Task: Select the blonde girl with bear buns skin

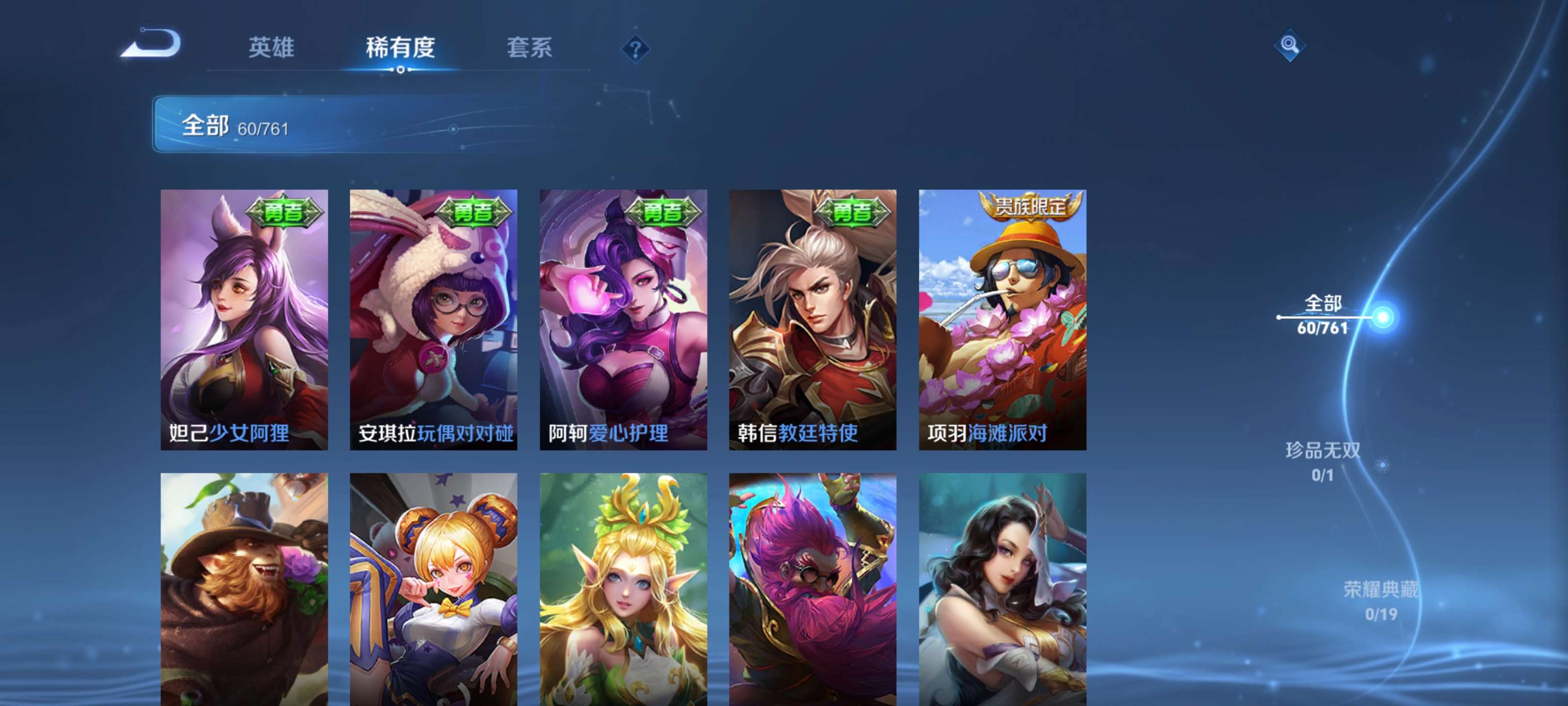Action: pos(433,588)
